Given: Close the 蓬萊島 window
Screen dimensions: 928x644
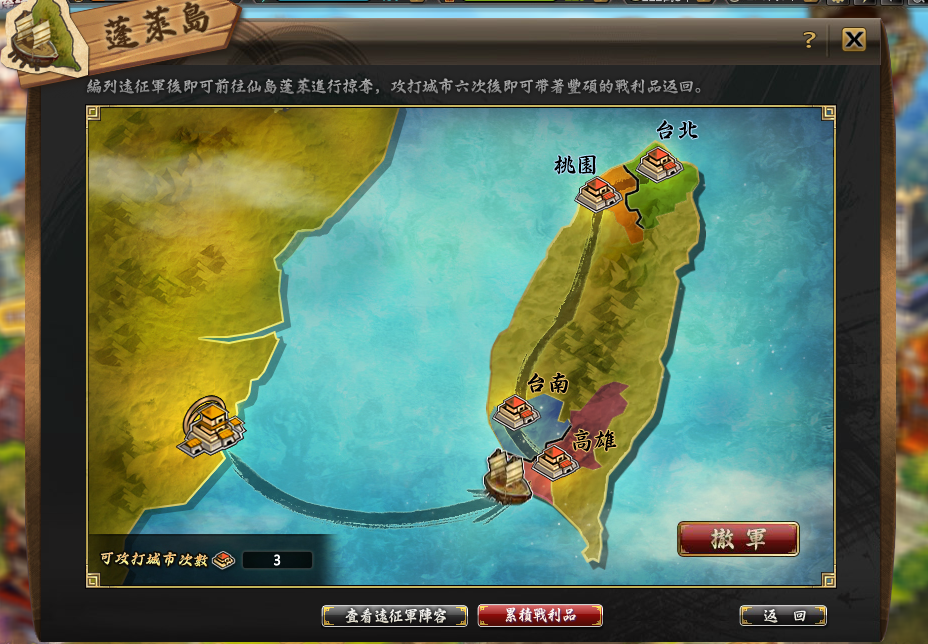Looking at the screenshot, I should click(853, 40).
